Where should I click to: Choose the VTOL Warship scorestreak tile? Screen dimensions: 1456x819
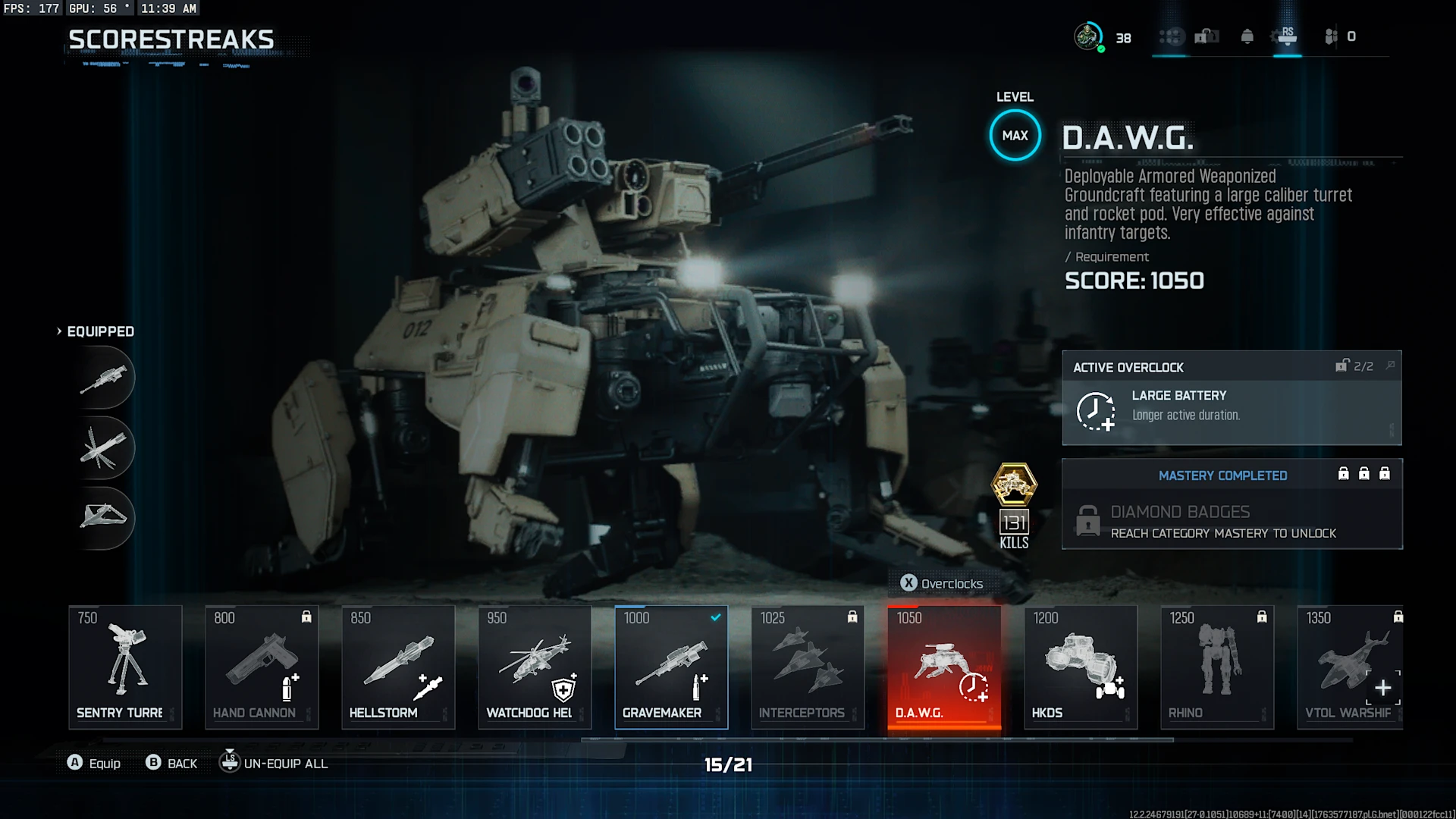pos(1350,667)
